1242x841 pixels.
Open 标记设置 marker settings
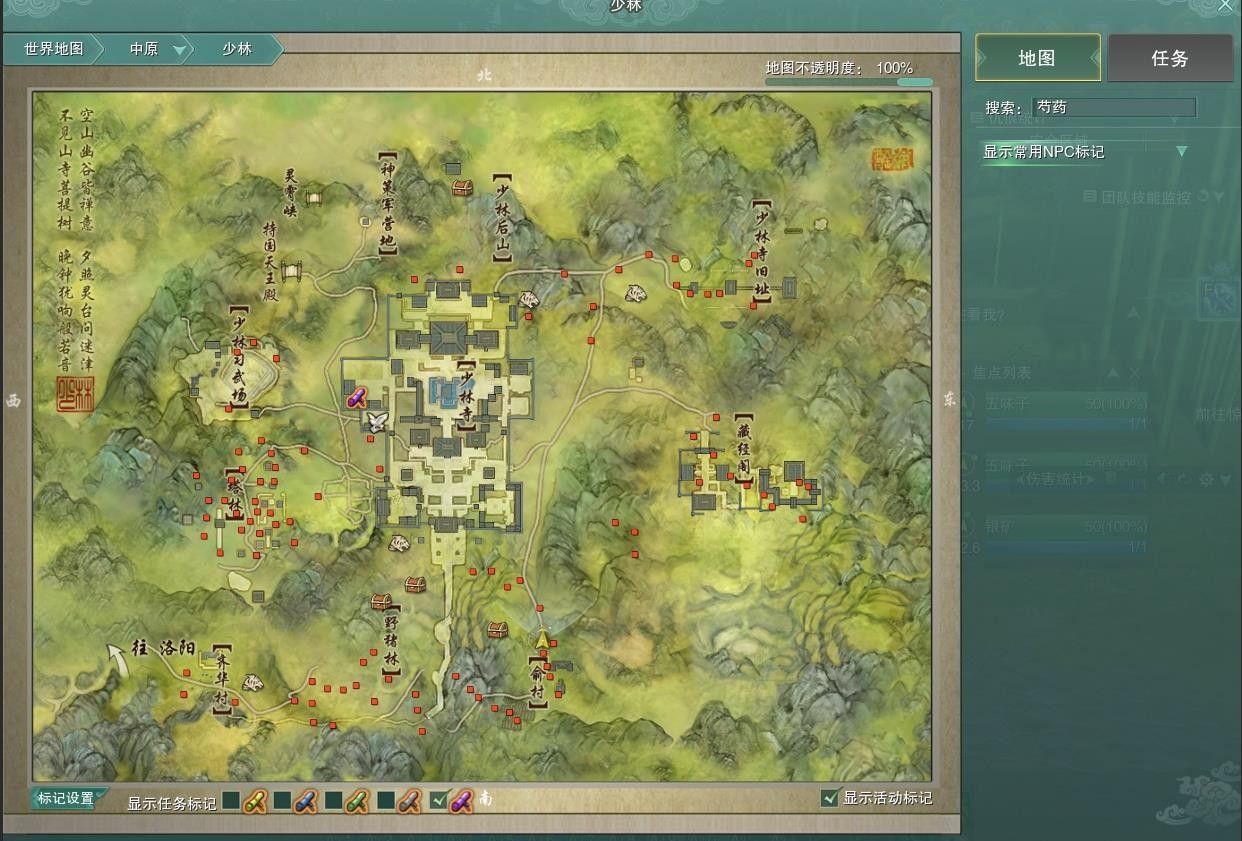click(x=66, y=798)
